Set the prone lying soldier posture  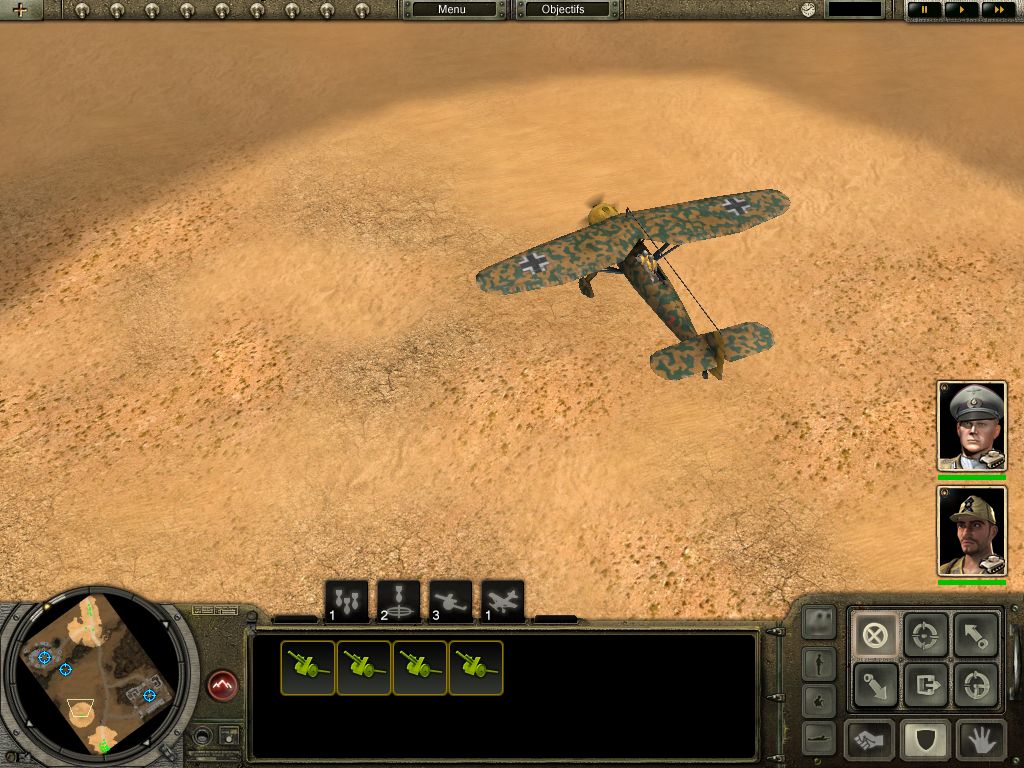pos(819,736)
